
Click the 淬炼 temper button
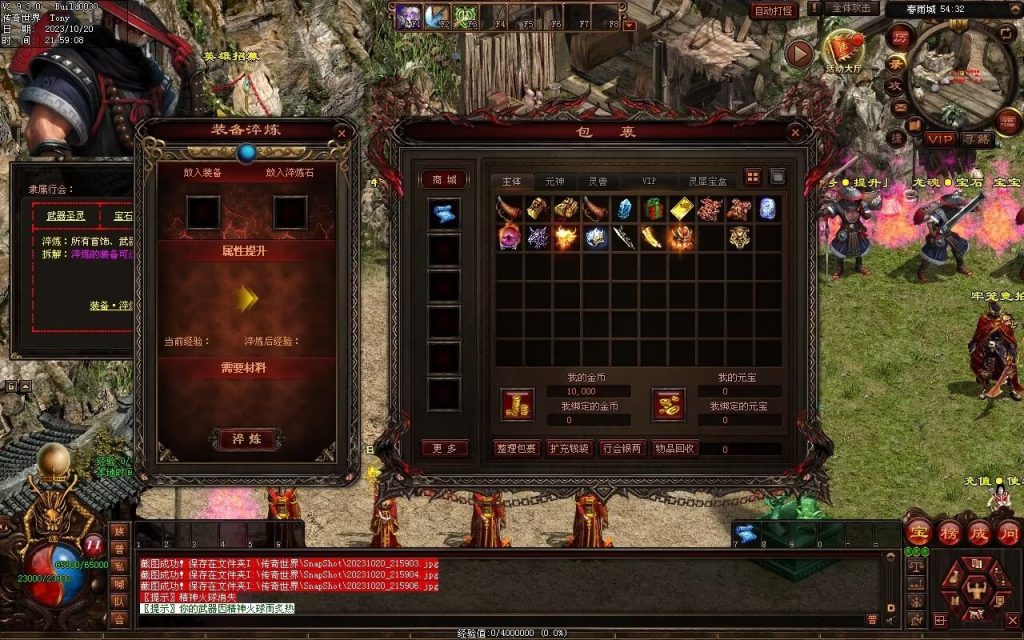pos(246,439)
